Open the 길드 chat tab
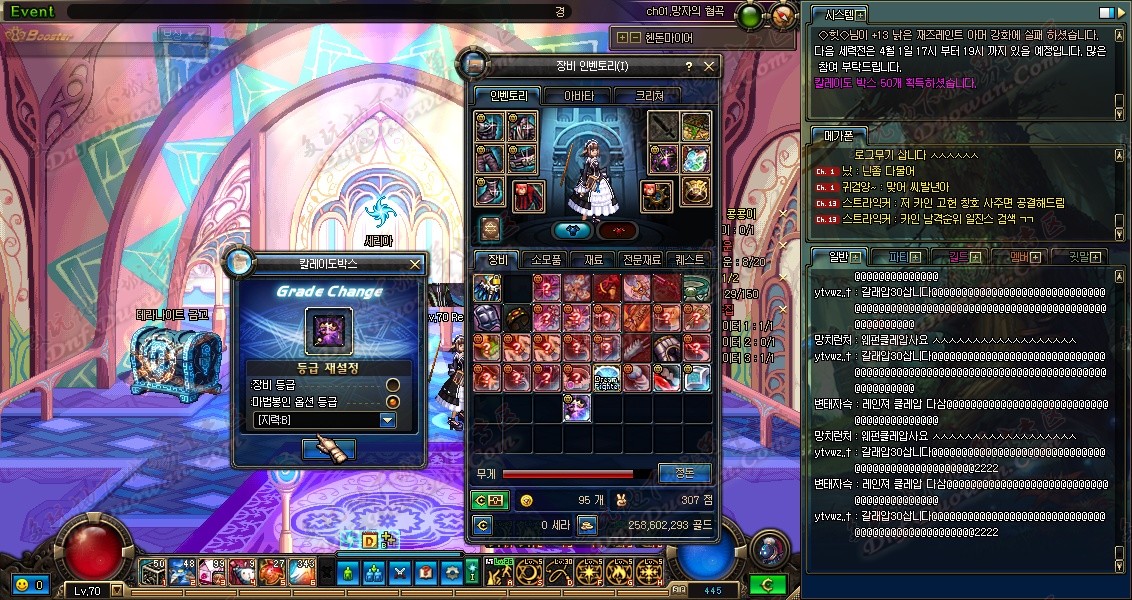This screenshot has width=1132, height=600. click(957, 257)
